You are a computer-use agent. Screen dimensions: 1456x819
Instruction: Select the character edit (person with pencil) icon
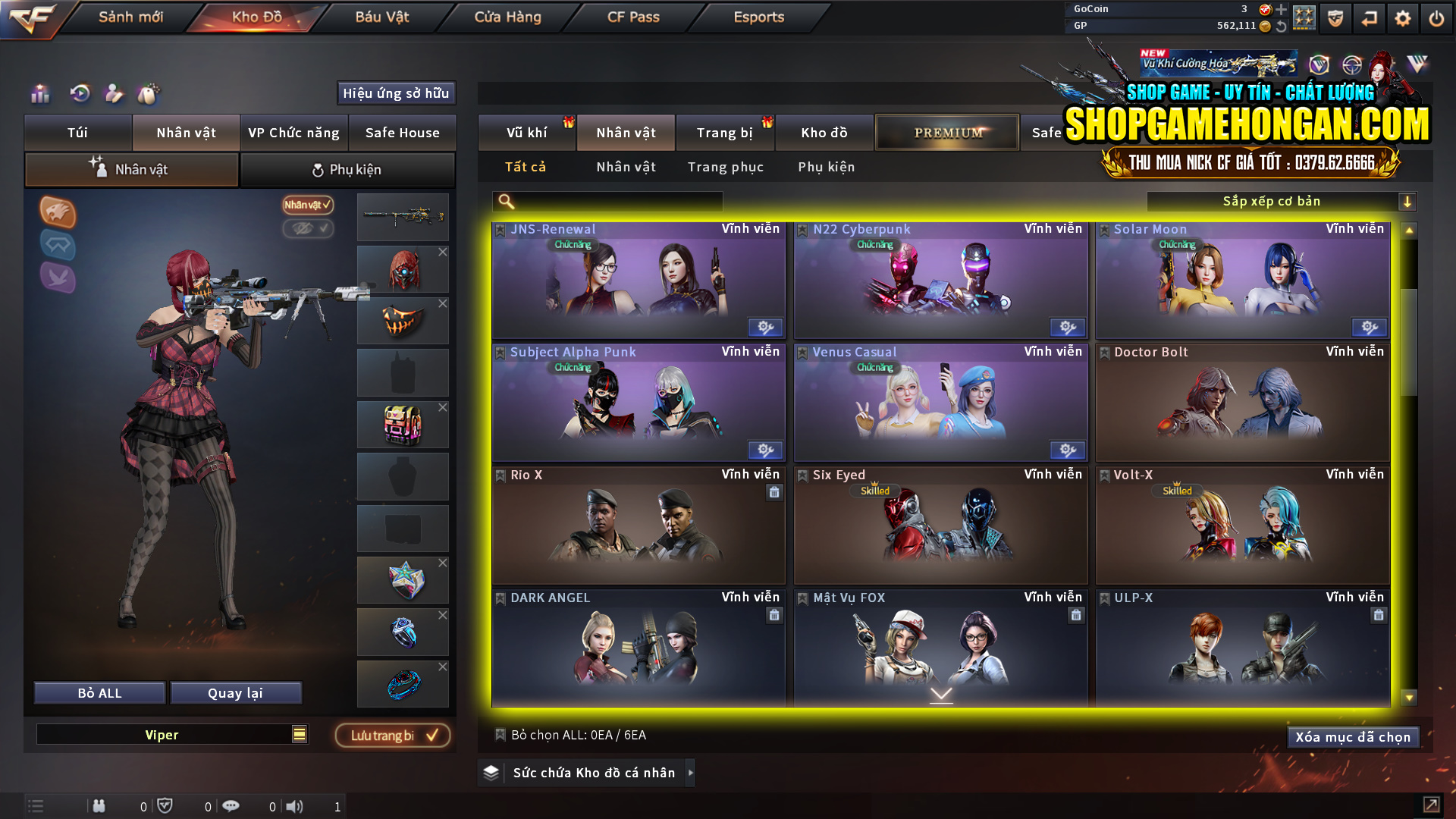[114, 94]
